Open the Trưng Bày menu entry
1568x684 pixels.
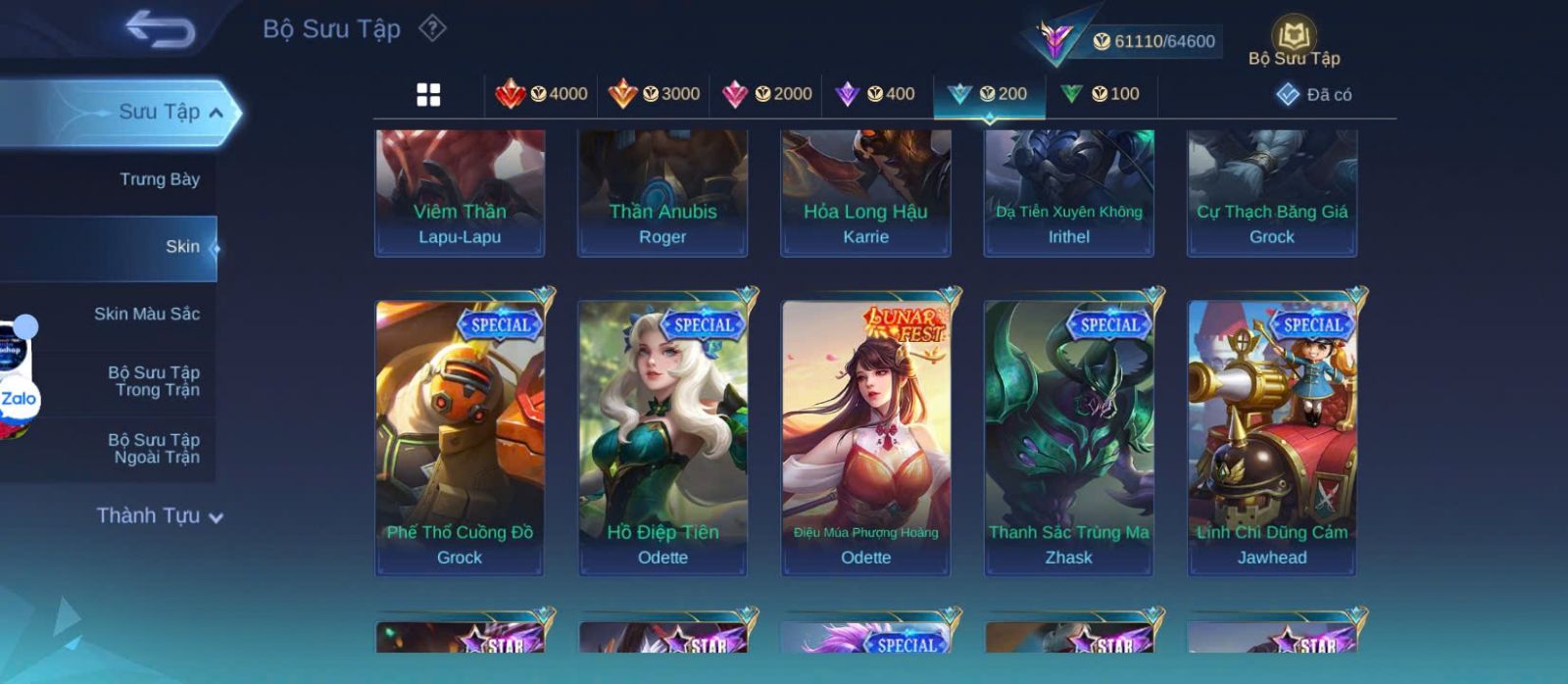click(159, 179)
